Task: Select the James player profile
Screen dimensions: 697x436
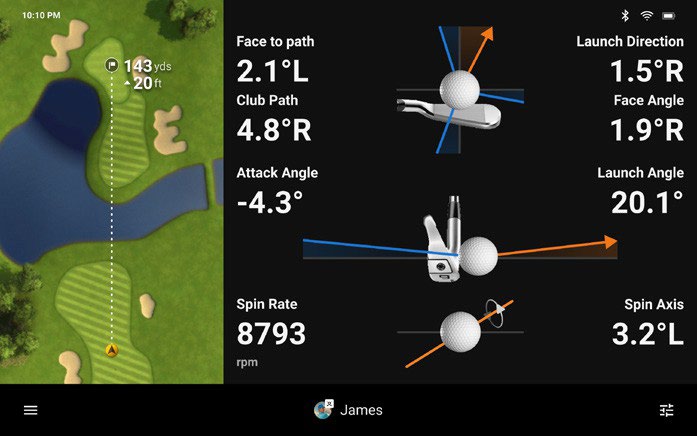Action: (348, 410)
